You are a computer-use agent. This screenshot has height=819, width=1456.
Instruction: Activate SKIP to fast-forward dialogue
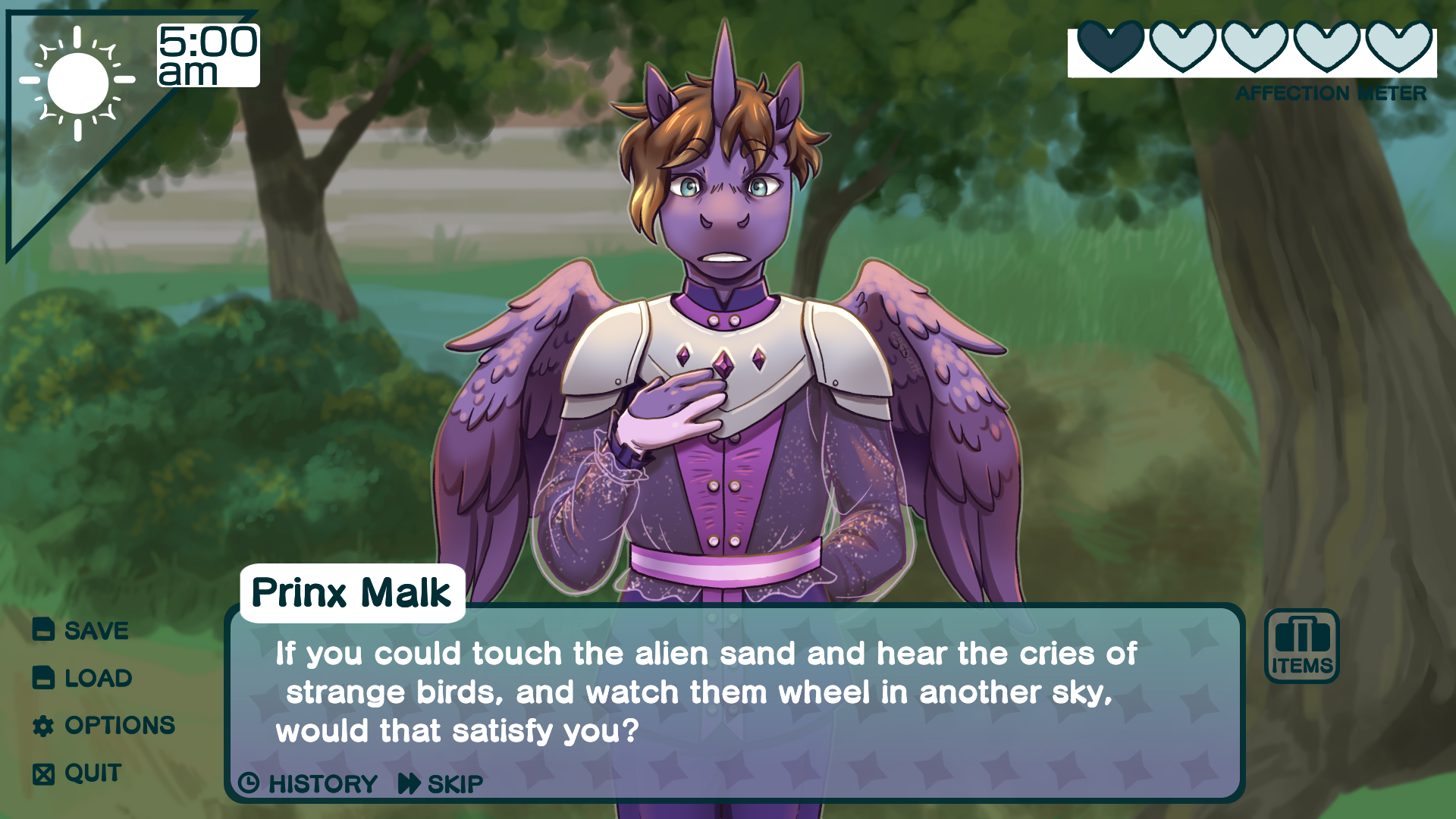(441, 783)
